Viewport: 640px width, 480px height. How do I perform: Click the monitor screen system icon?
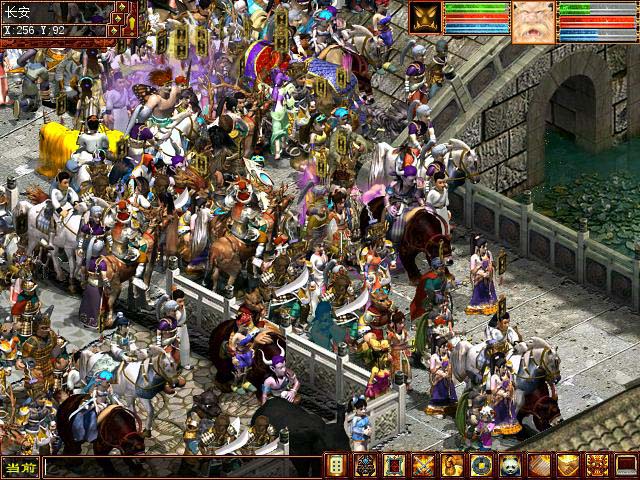(627, 465)
